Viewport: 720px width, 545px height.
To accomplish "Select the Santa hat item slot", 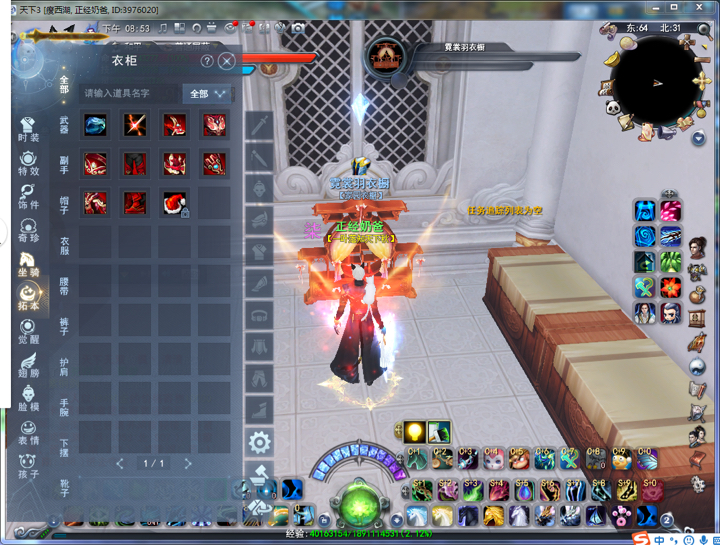I will 175,204.
